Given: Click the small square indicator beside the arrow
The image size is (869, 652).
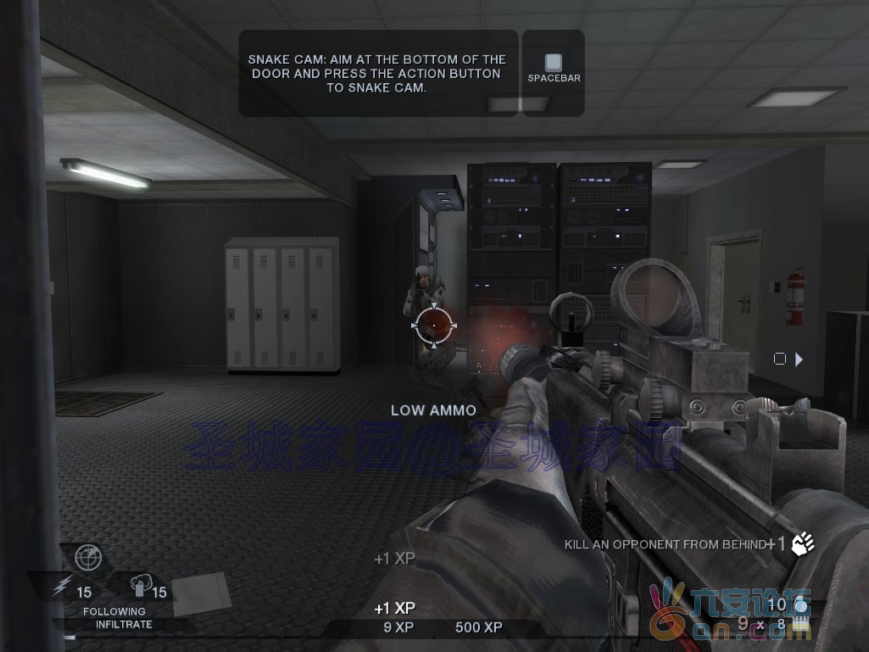Looking at the screenshot, I should (780, 359).
